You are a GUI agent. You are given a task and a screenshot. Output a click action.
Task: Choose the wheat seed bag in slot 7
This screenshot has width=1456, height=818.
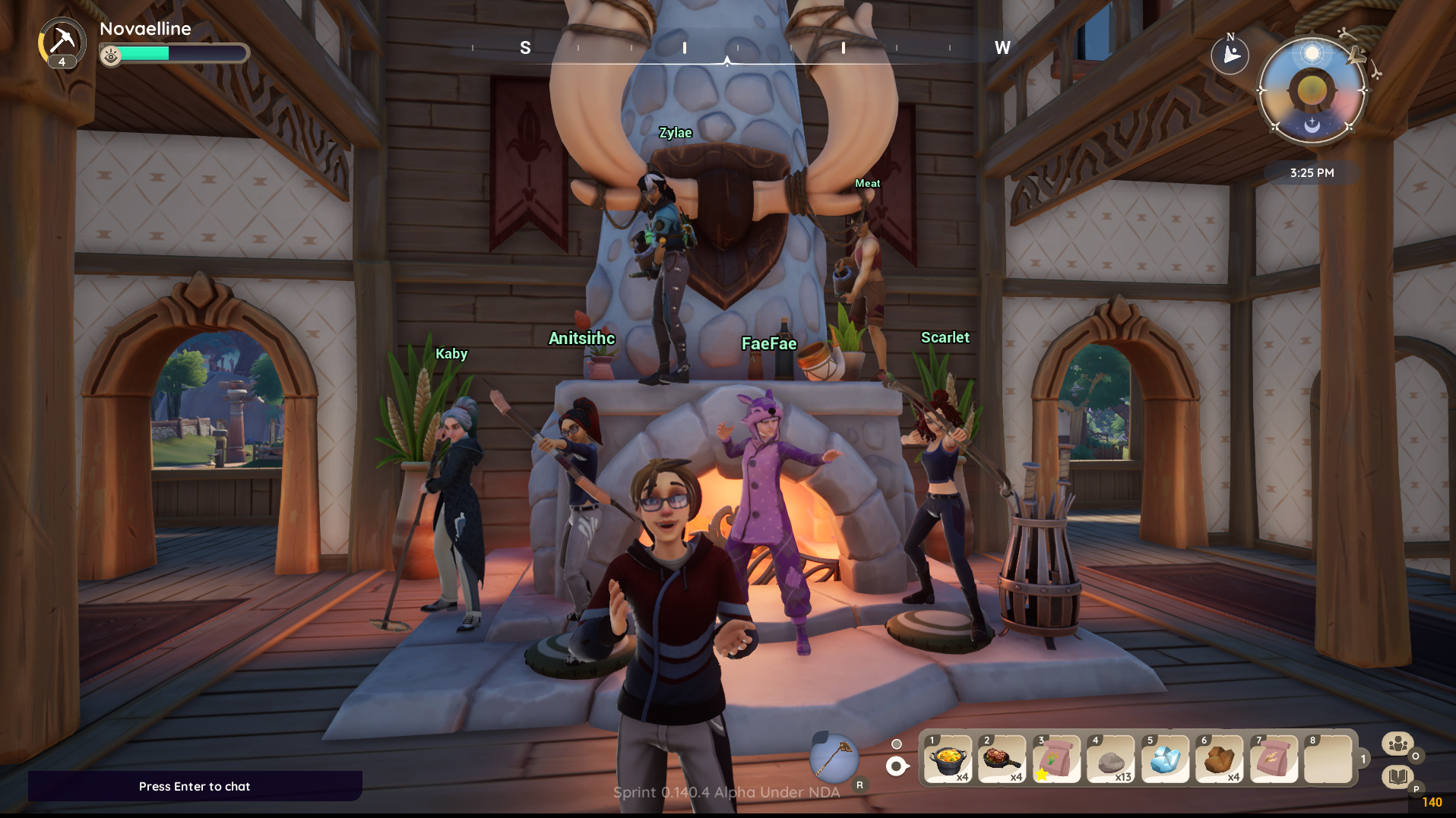1274,759
